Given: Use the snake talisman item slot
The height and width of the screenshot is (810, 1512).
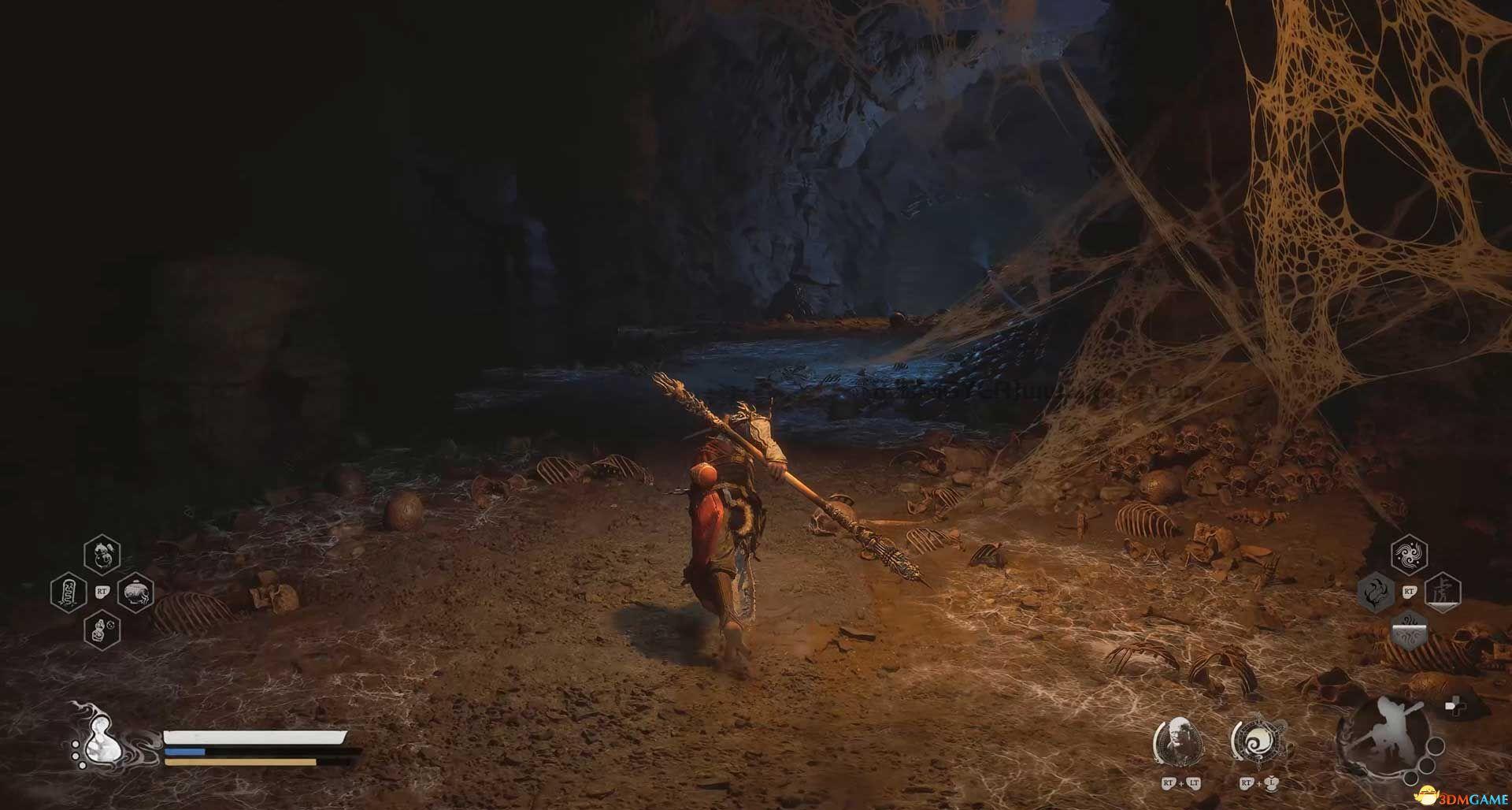Looking at the screenshot, I should [69, 592].
